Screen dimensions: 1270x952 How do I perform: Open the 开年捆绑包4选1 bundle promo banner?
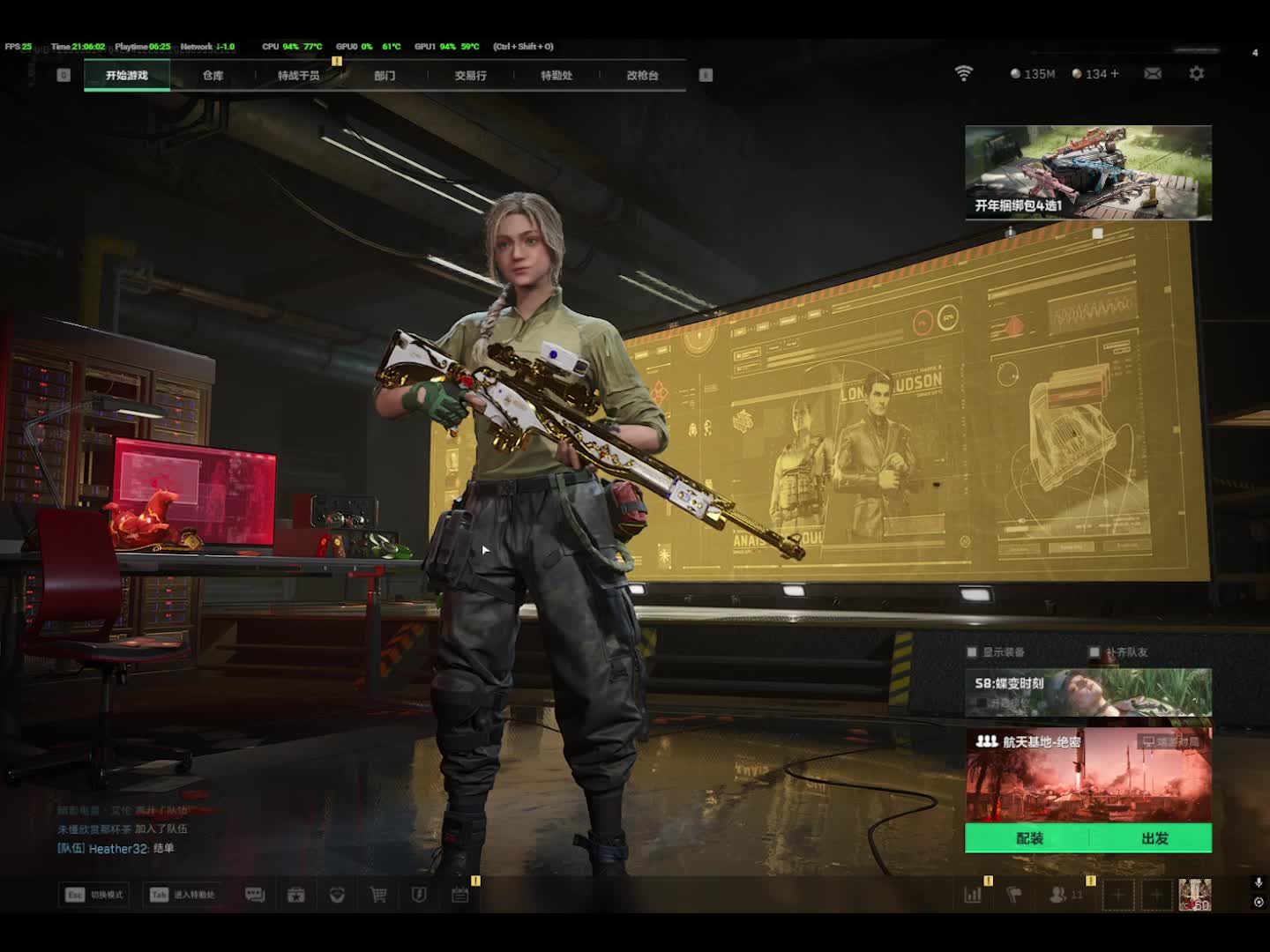[1087, 173]
